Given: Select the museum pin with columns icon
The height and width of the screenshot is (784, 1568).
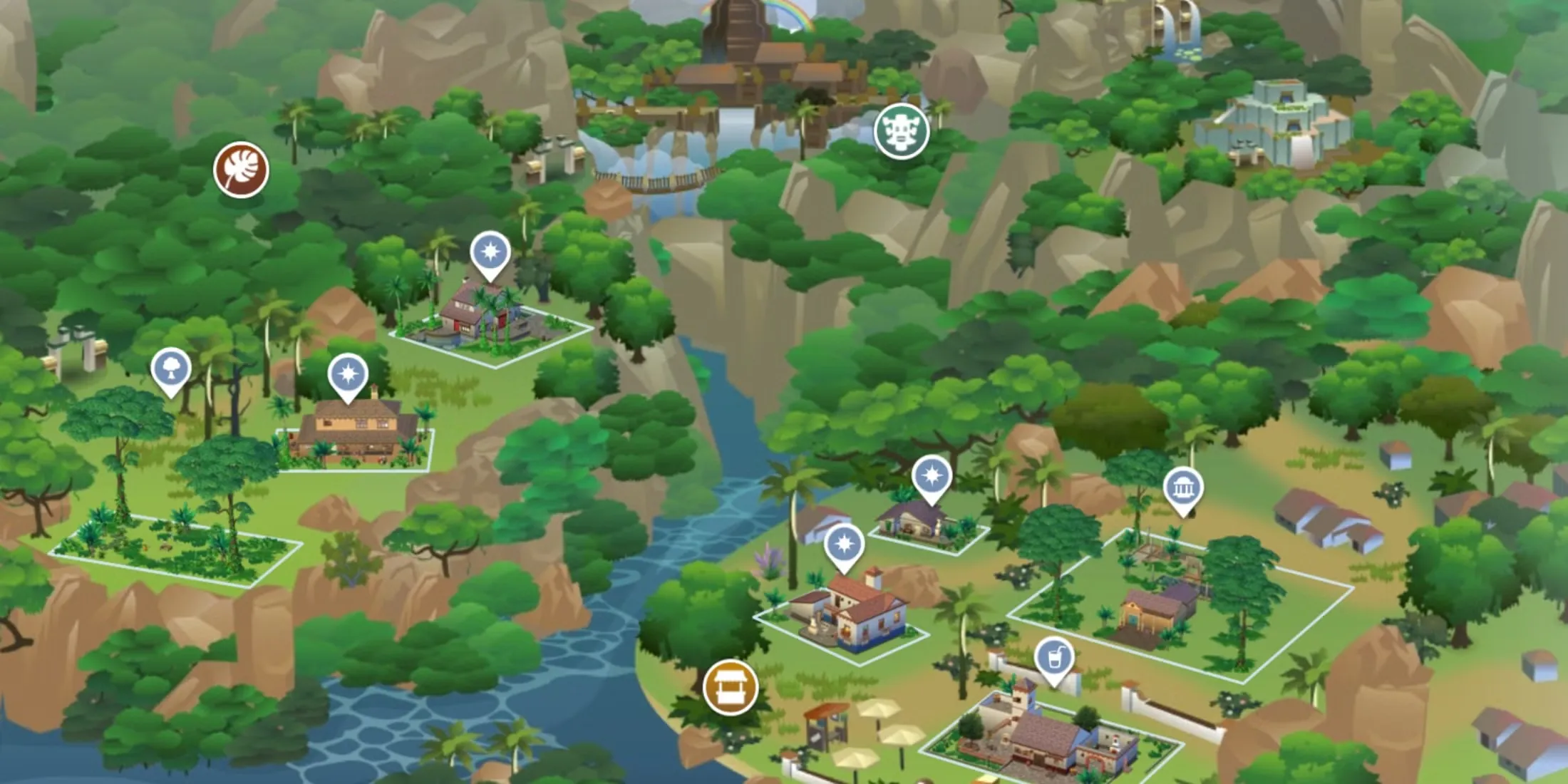Looking at the screenshot, I should pyautogui.click(x=1183, y=490).
